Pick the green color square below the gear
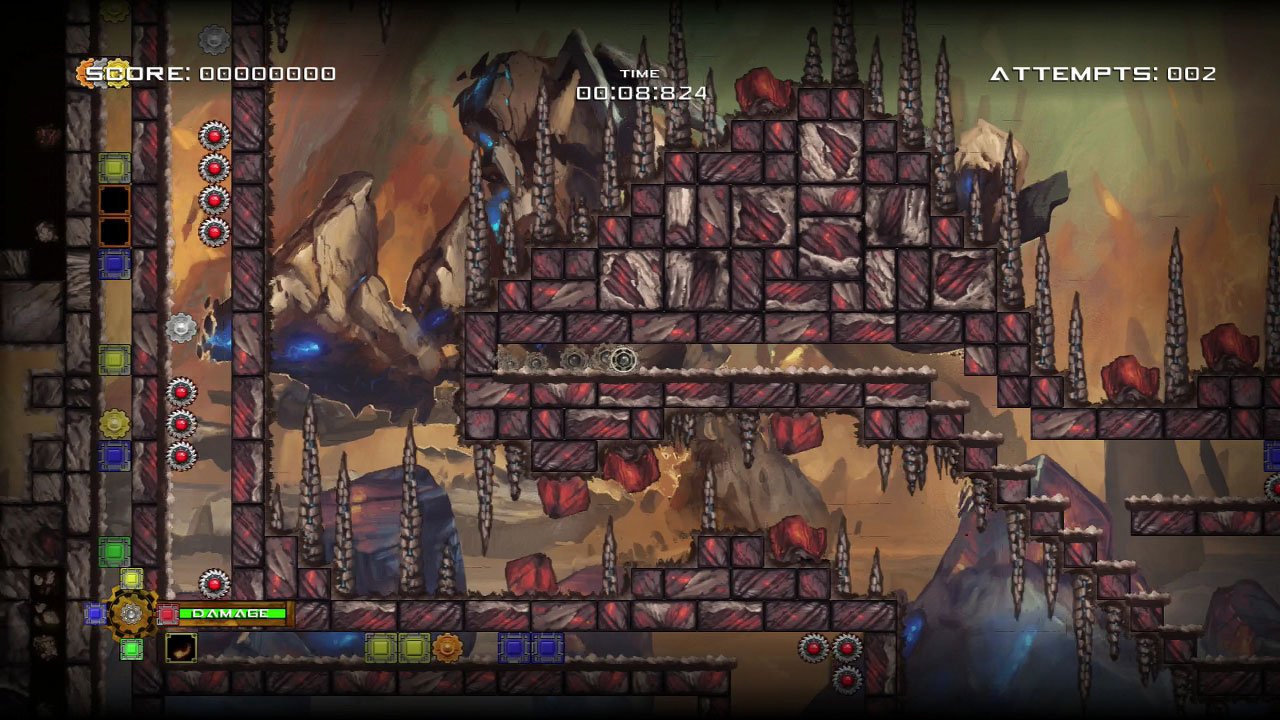The height and width of the screenshot is (720, 1280). click(x=131, y=649)
